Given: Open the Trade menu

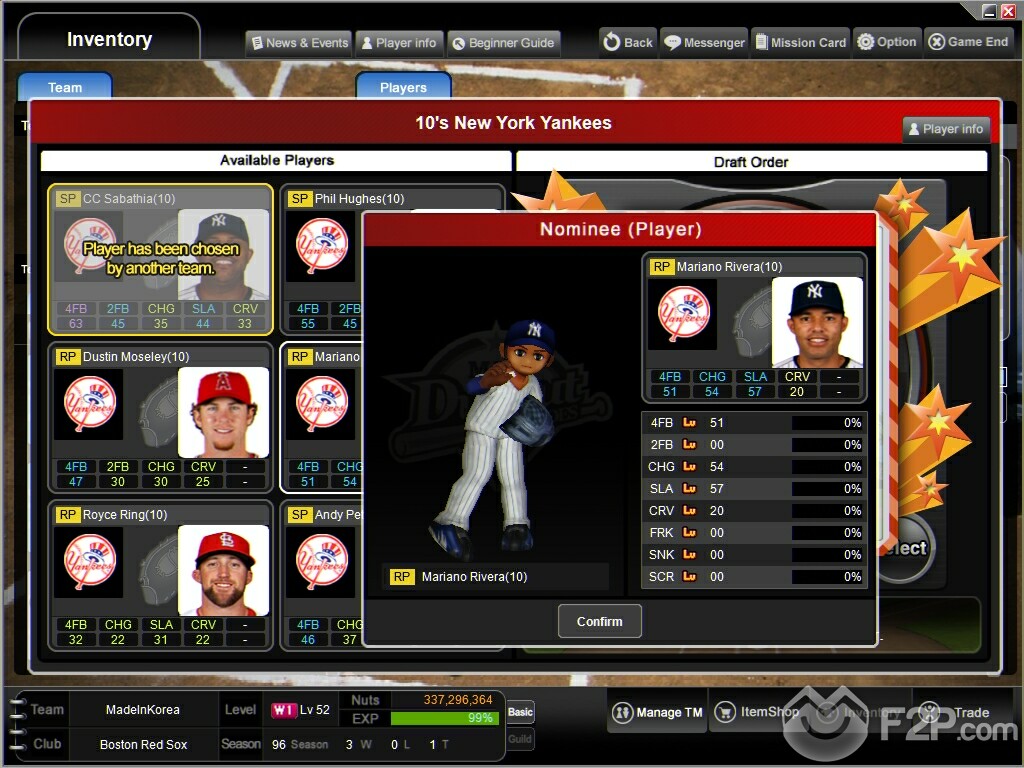Looking at the screenshot, I should click(x=958, y=712).
